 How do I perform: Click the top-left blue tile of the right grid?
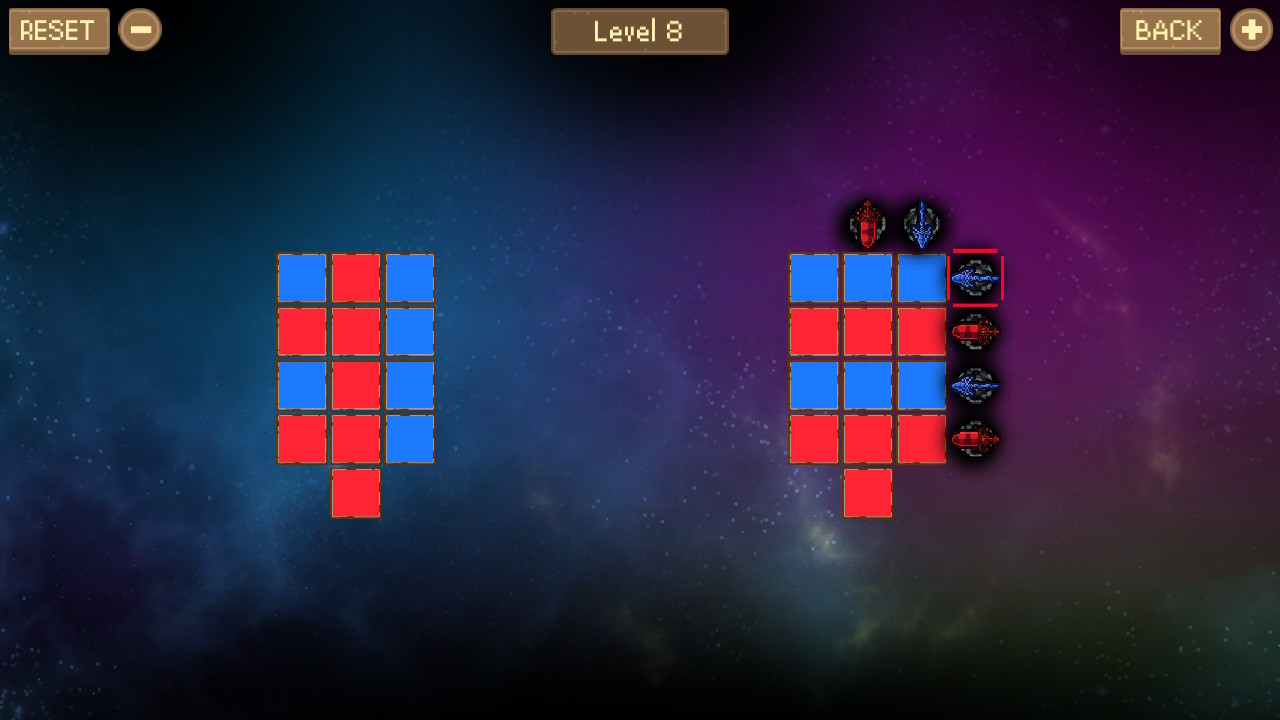click(813, 277)
